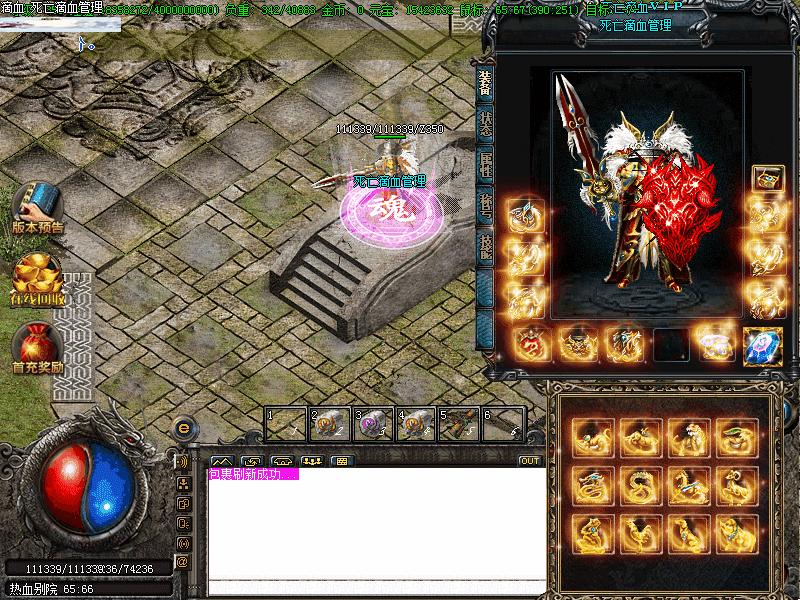The image size is (800, 600).
Task: Click the mountain icon button above chat
Action: 221,461
